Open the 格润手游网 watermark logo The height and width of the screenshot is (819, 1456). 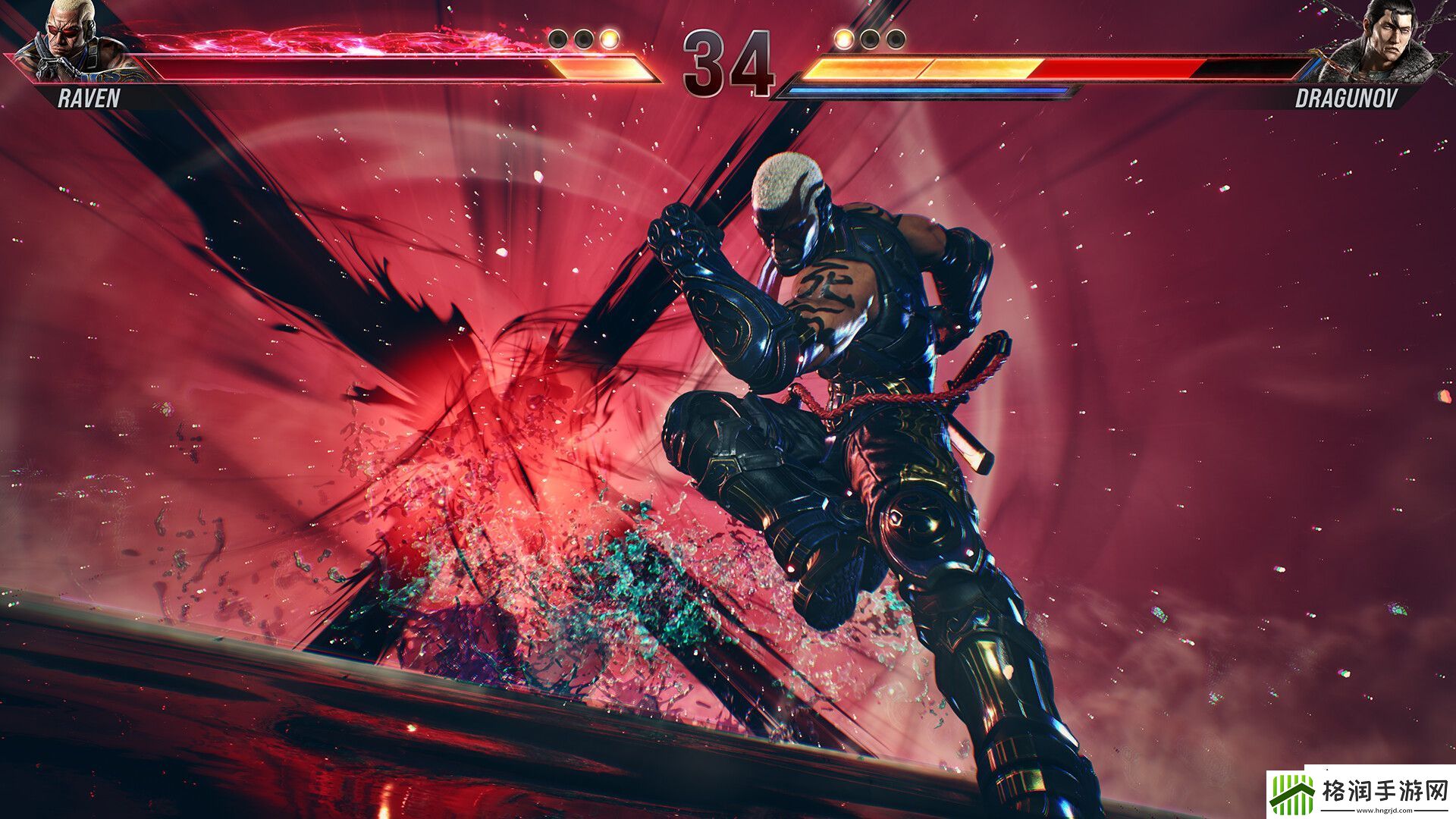point(1361,792)
